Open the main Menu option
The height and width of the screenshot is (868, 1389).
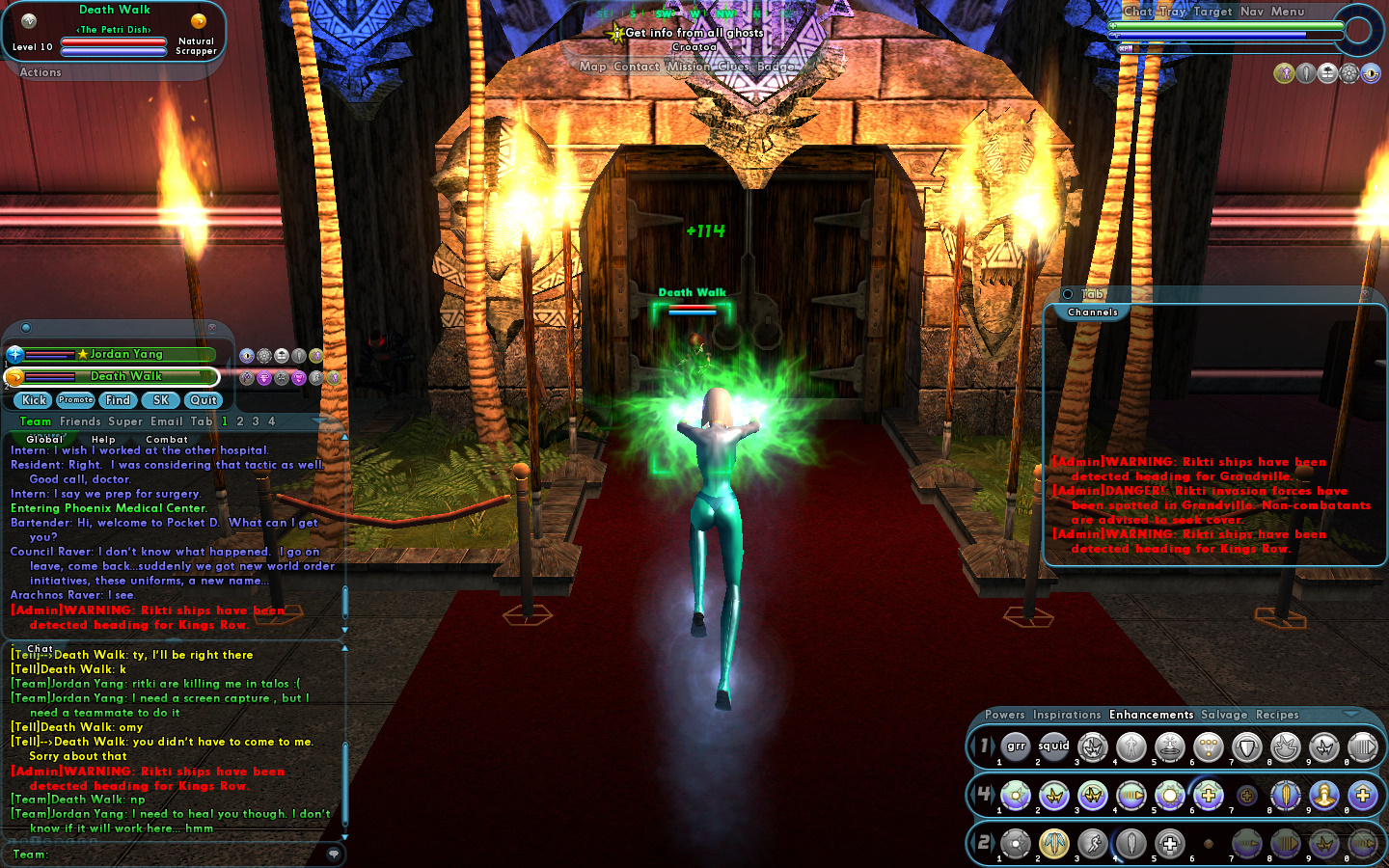coord(1287,12)
